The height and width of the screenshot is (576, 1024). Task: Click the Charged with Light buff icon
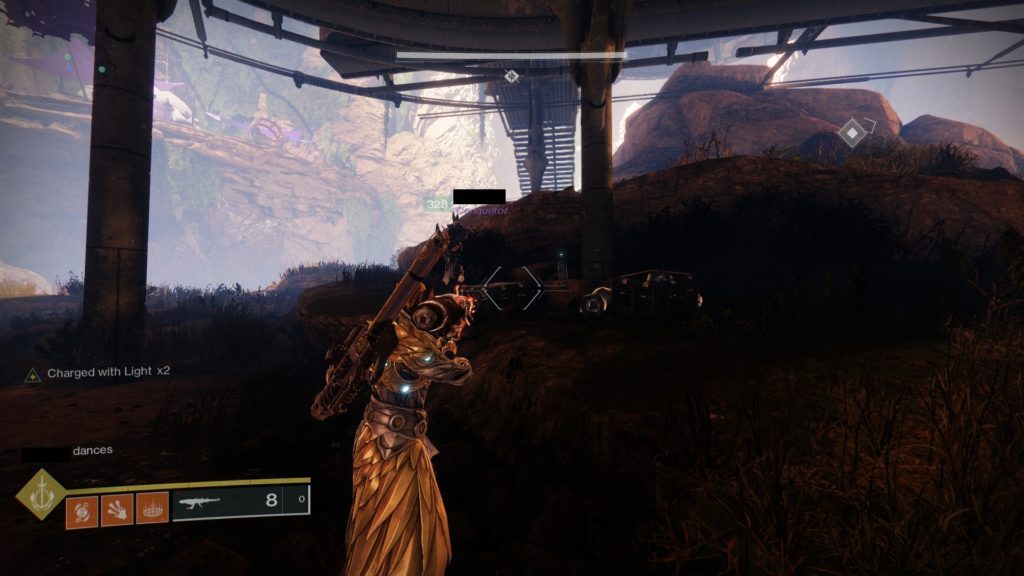click(33, 374)
